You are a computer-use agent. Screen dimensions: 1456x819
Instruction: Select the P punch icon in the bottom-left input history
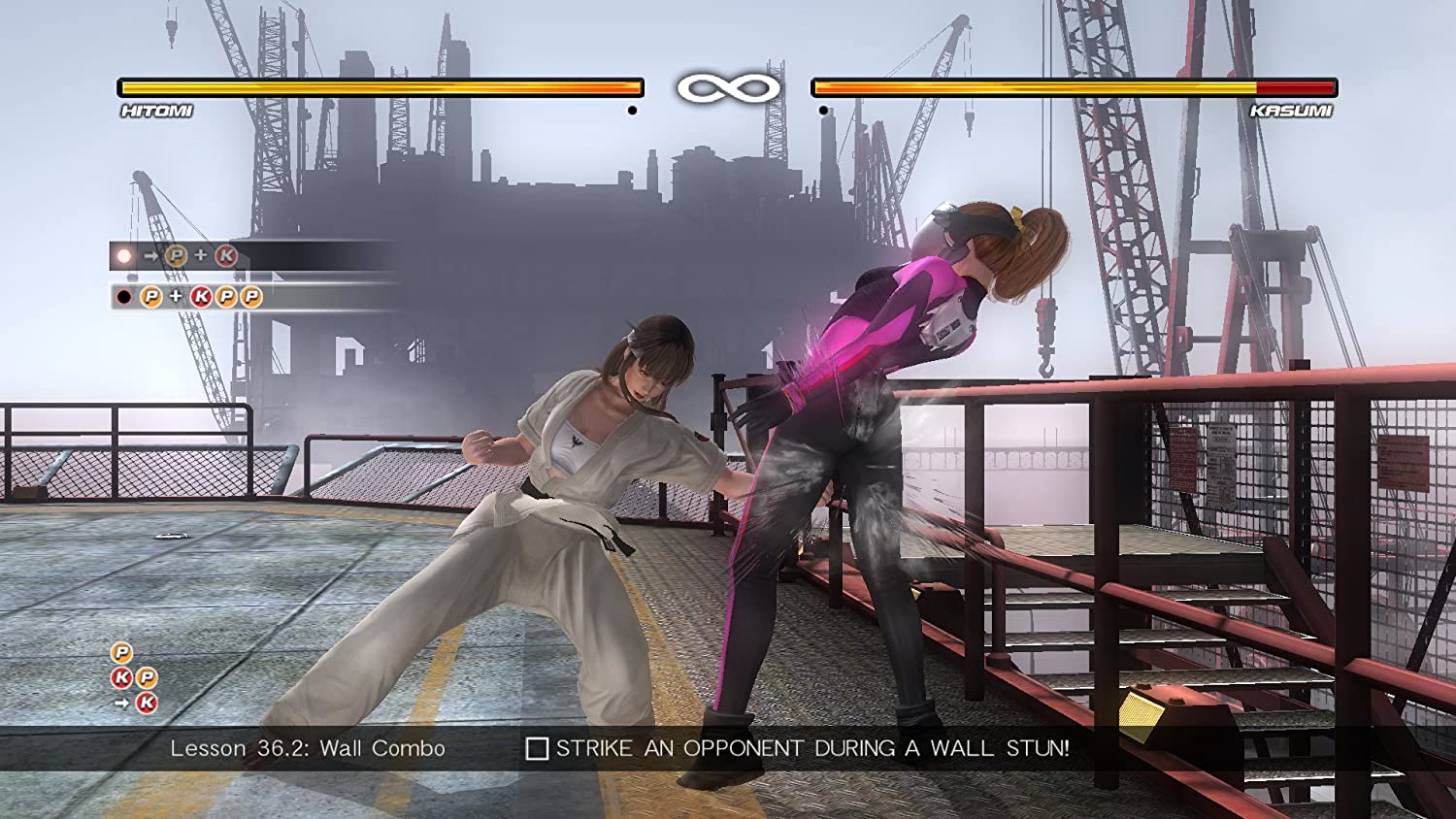tap(120, 651)
